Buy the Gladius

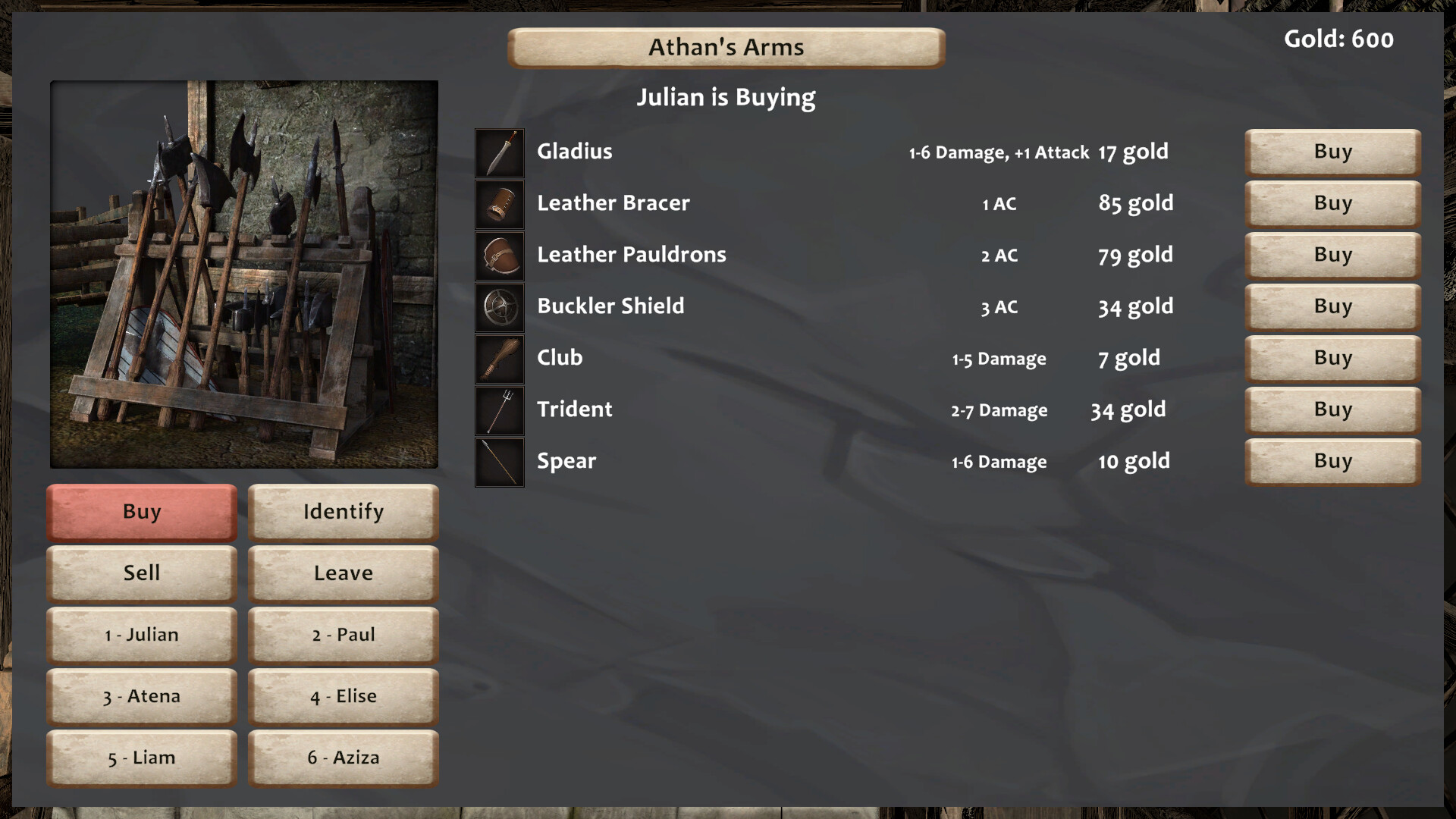pos(1332,152)
